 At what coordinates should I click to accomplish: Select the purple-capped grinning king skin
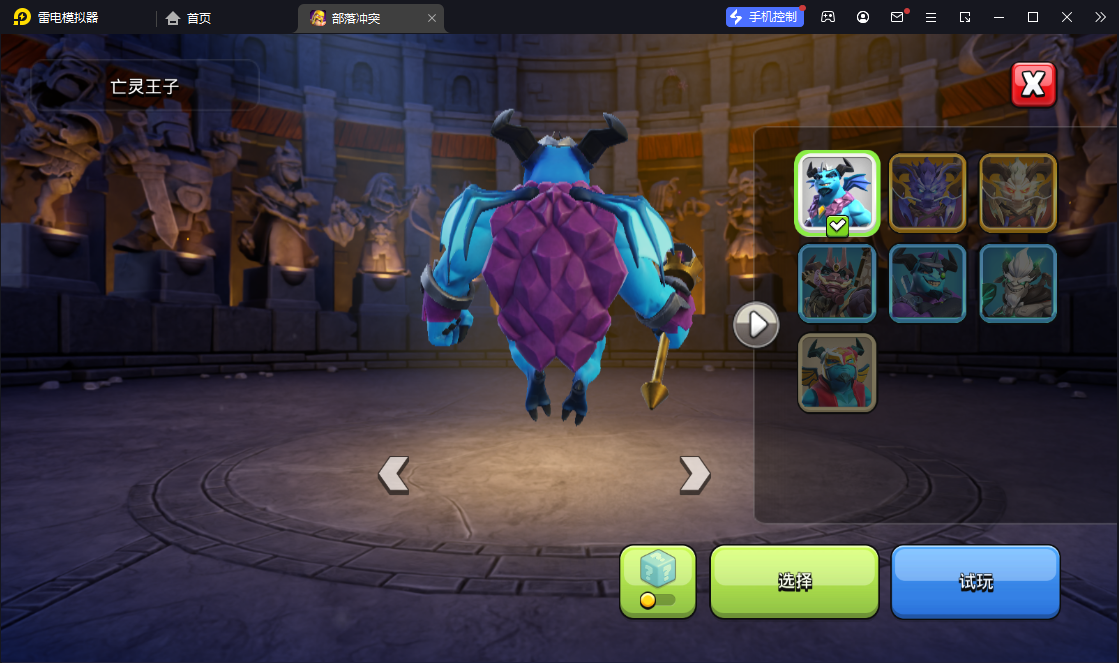(927, 283)
